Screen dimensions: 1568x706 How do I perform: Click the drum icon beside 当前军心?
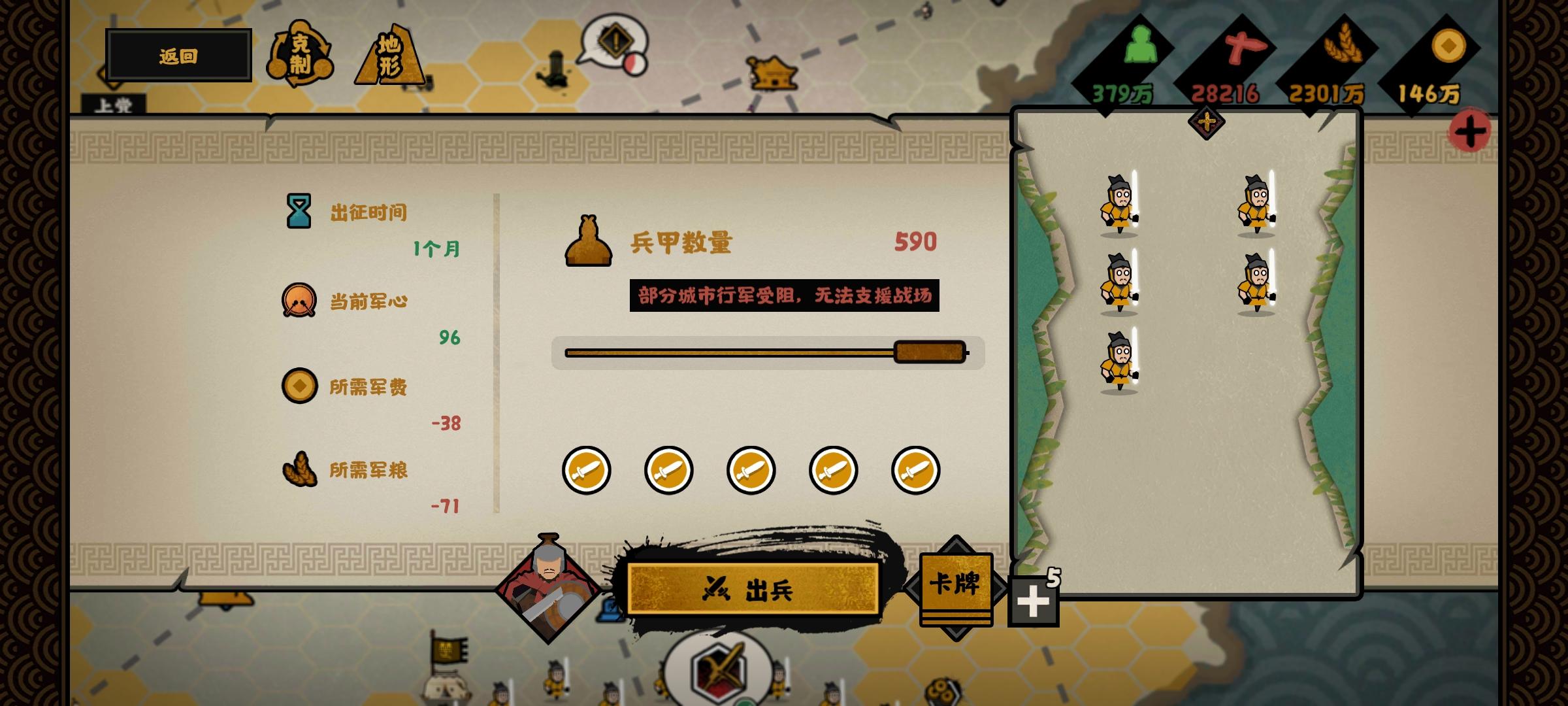tap(301, 301)
